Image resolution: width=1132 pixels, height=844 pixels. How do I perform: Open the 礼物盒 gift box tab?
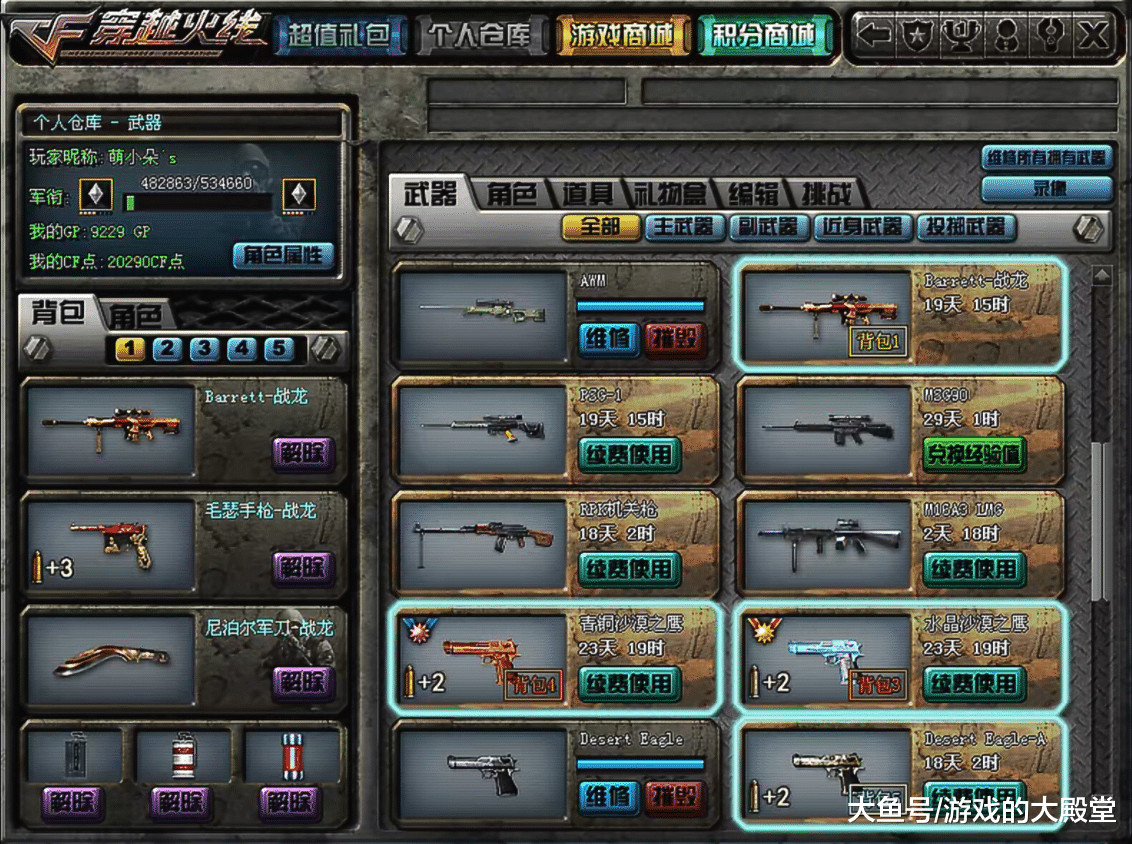click(x=670, y=194)
